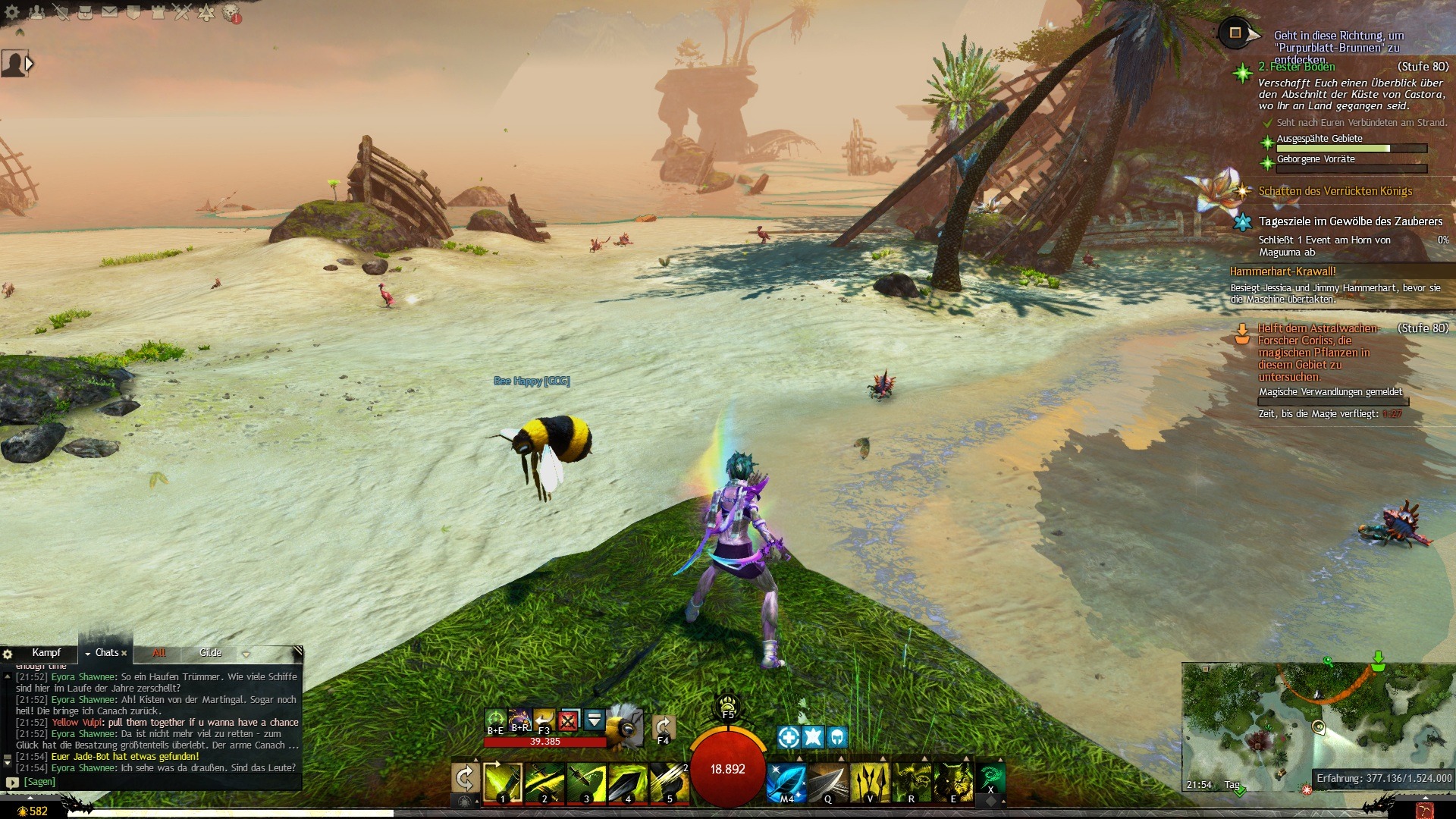Open the mail envelope icon
1456x819 pixels.
(110, 12)
